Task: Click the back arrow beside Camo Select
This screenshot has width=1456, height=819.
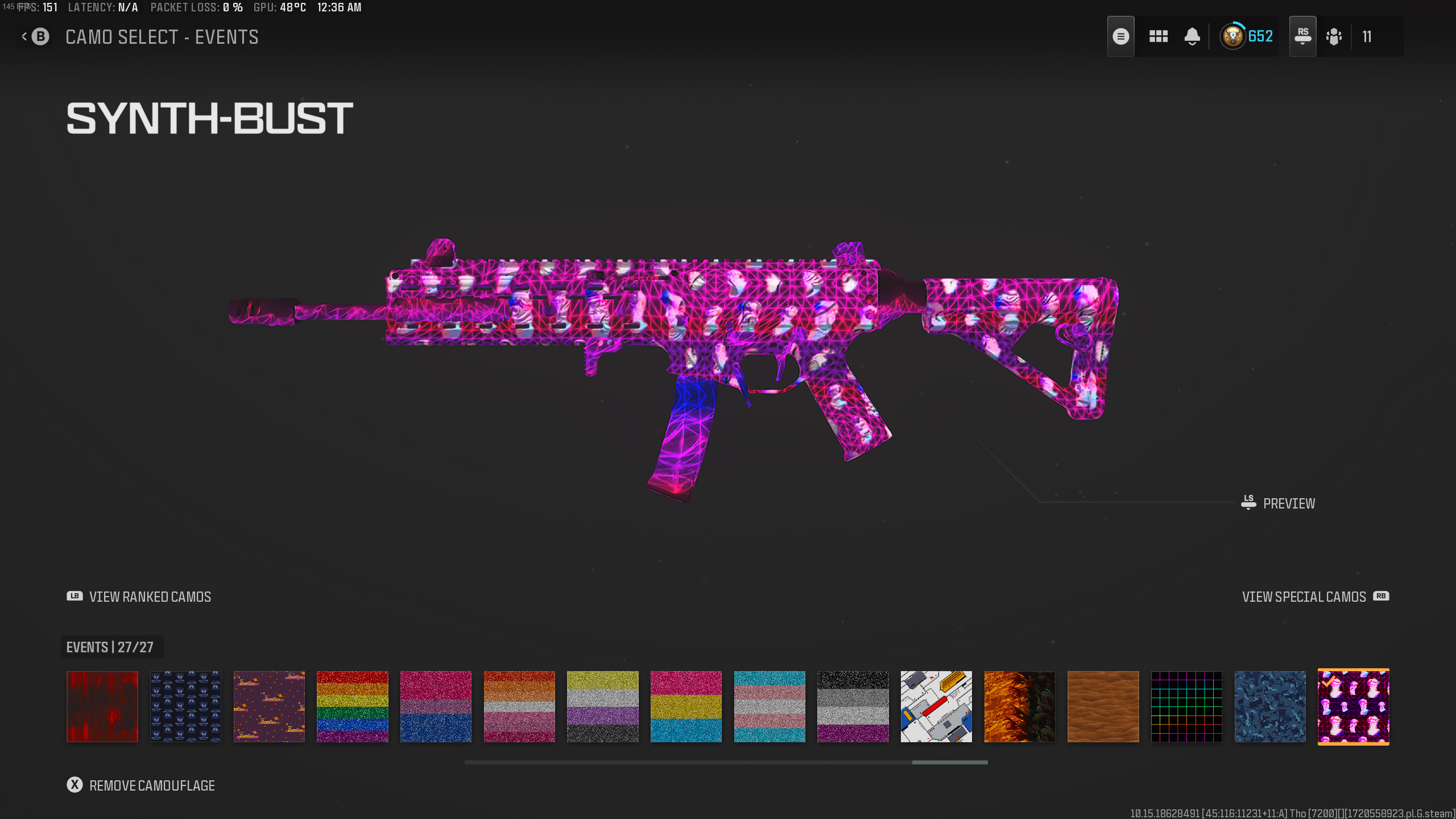Action: (24, 36)
